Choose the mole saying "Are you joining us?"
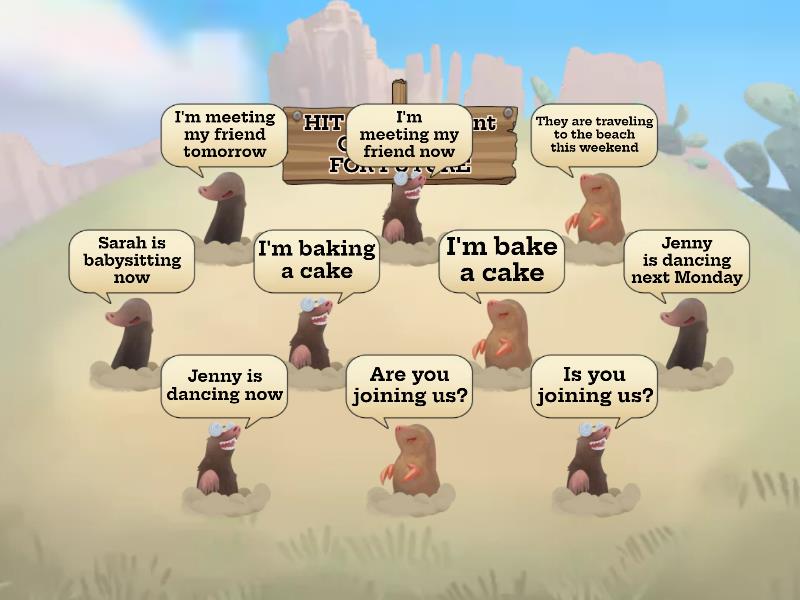 coord(410,458)
